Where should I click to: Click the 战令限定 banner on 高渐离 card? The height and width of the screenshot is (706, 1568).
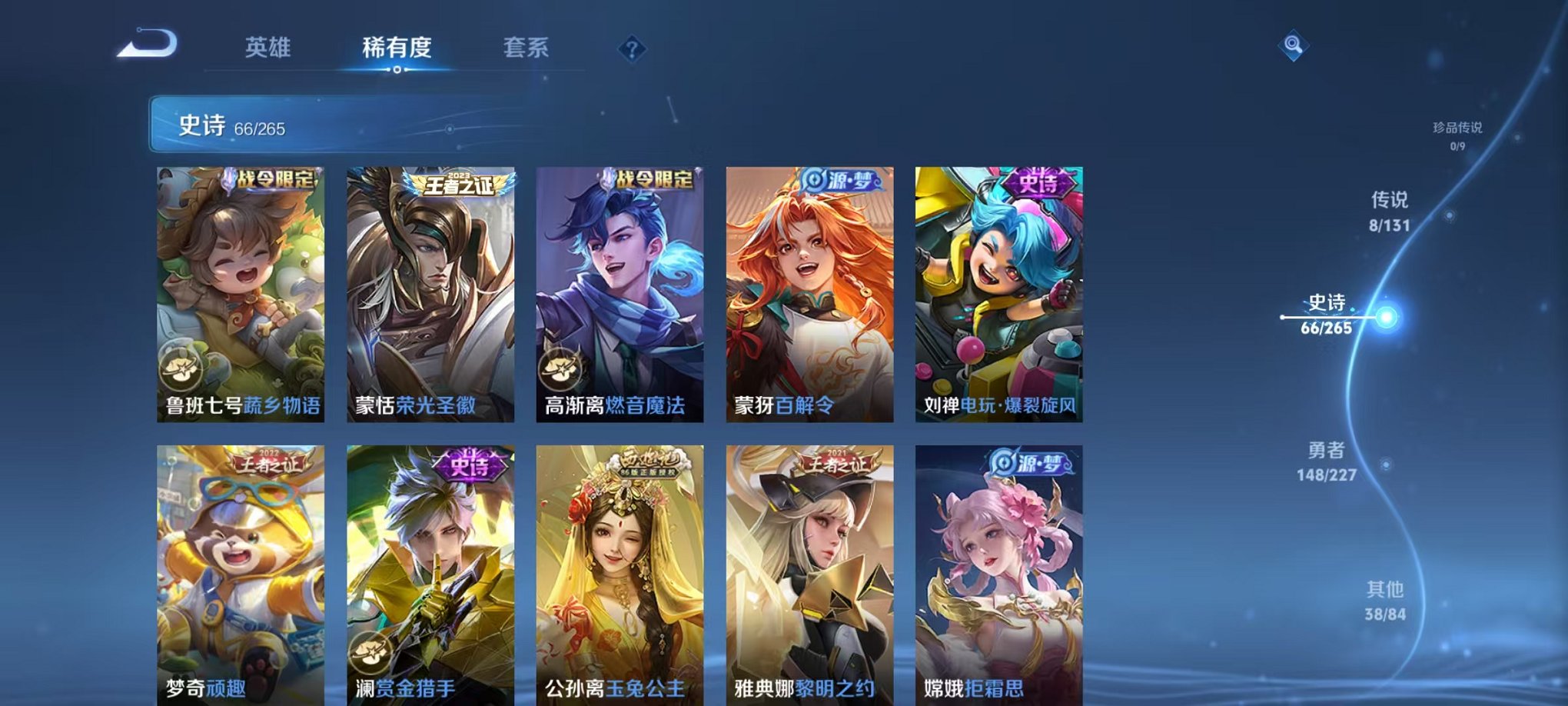(x=652, y=178)
